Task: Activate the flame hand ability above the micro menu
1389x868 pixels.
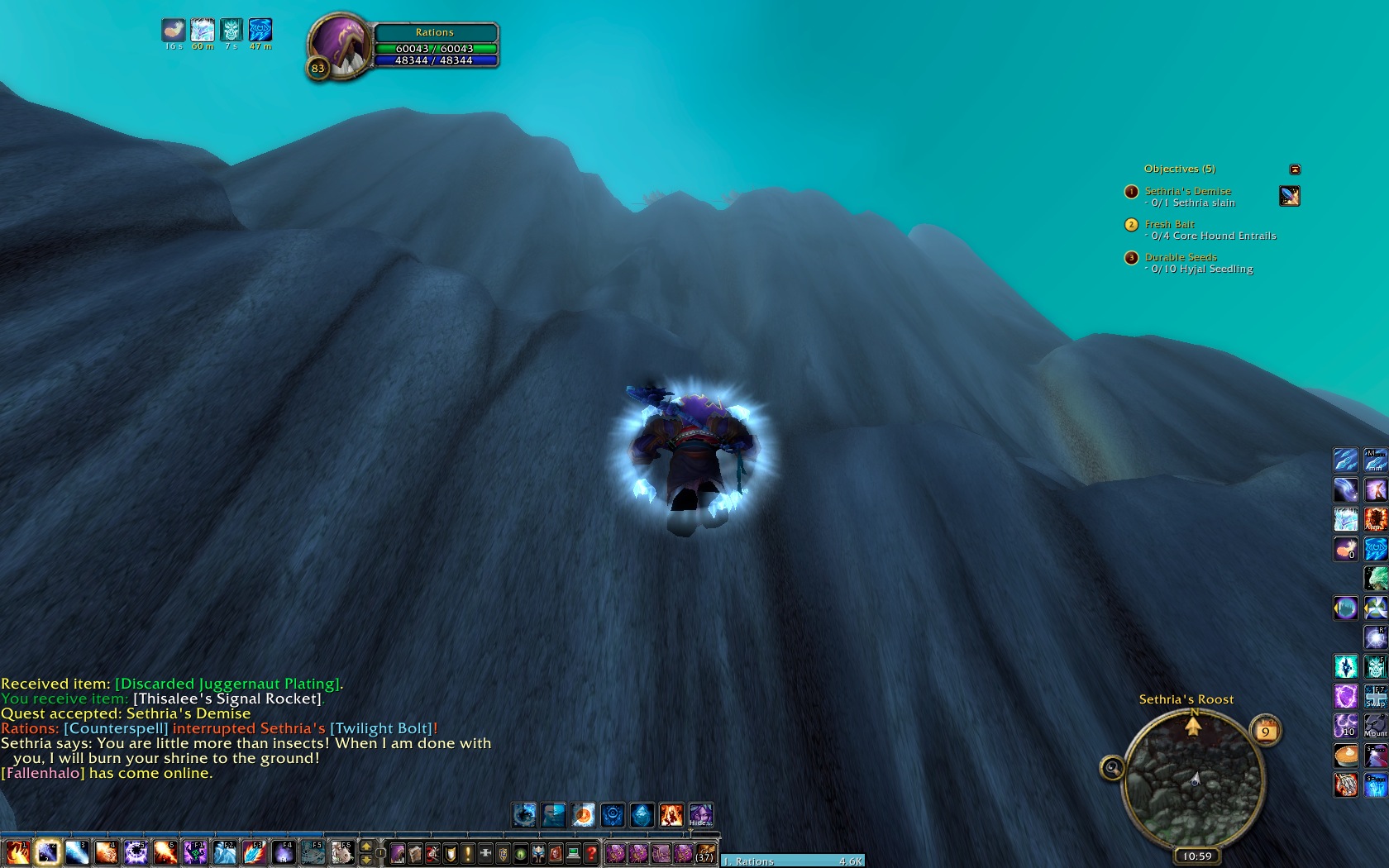Action: (671, 816)
